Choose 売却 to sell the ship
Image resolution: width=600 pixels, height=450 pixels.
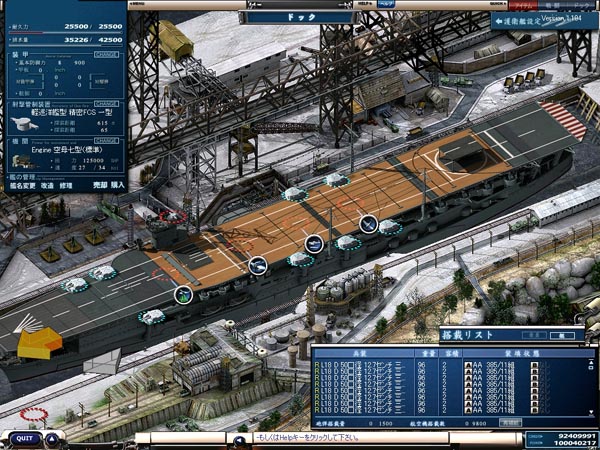pyautogui.click(x=99, y=185)
